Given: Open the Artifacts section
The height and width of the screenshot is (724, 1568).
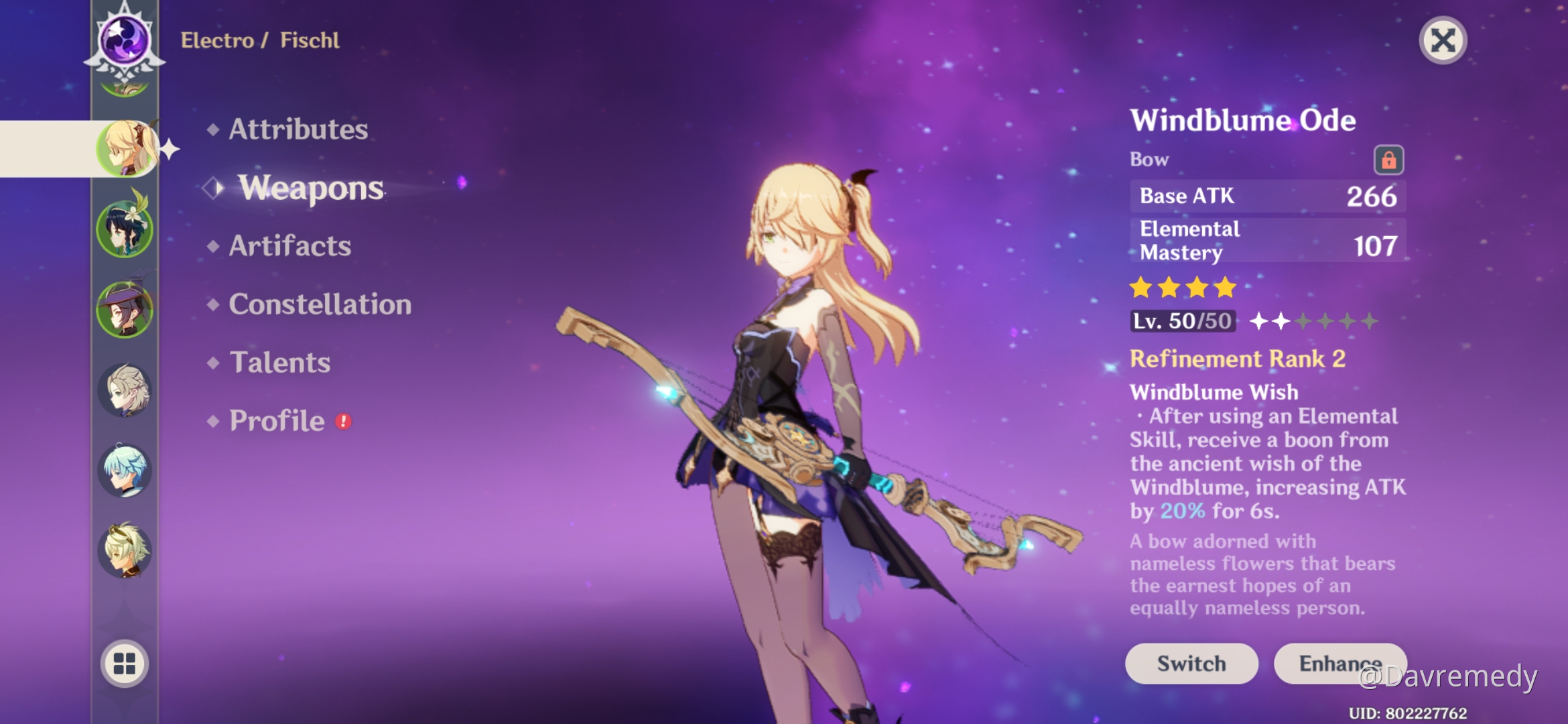Looking at the screenshot, I should pyautogui.click(x=289, y=247).
